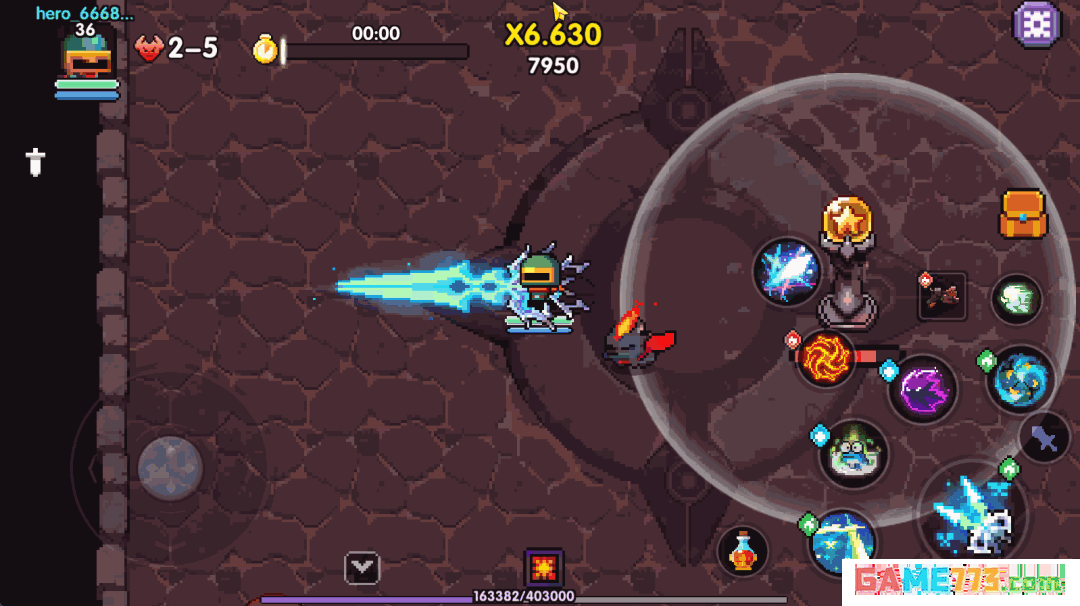Select the crossbow weapon slot
This screenshot has width=1080, height=606.
pos(942,295)
